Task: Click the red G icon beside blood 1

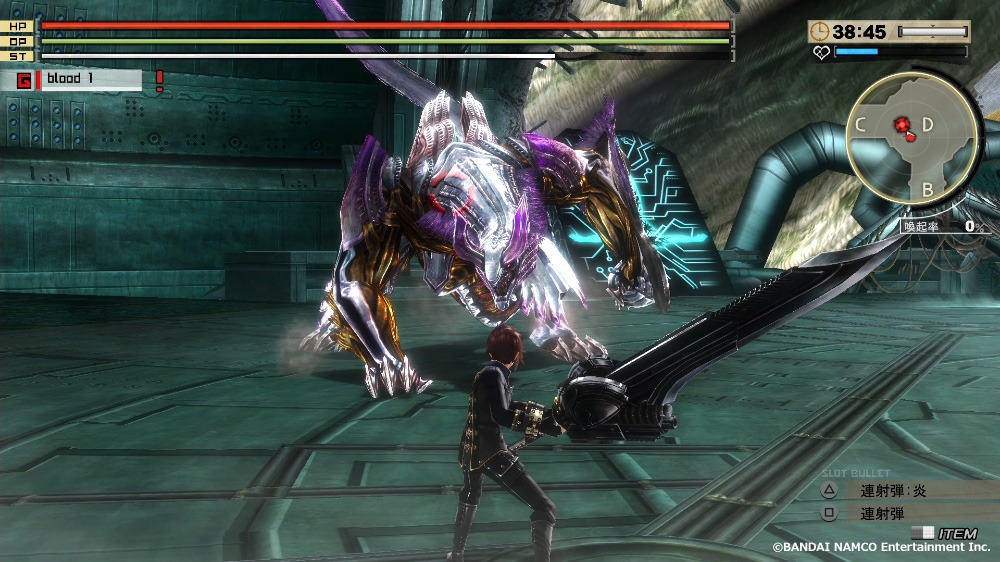Action: pyautogui.click(x=24, y=80)
